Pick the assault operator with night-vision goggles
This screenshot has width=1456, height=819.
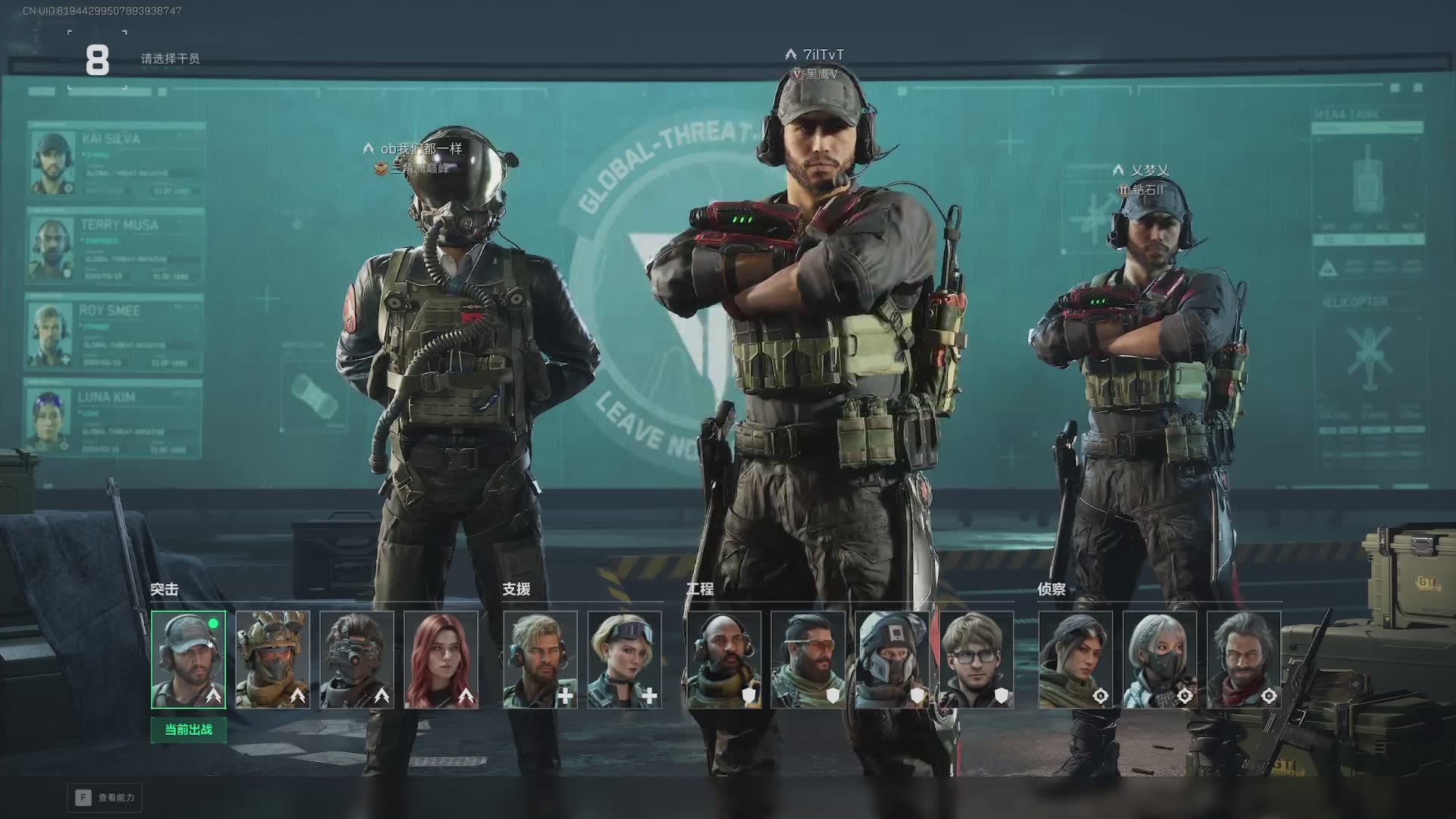pyautogui.click(x=356, y=660)
